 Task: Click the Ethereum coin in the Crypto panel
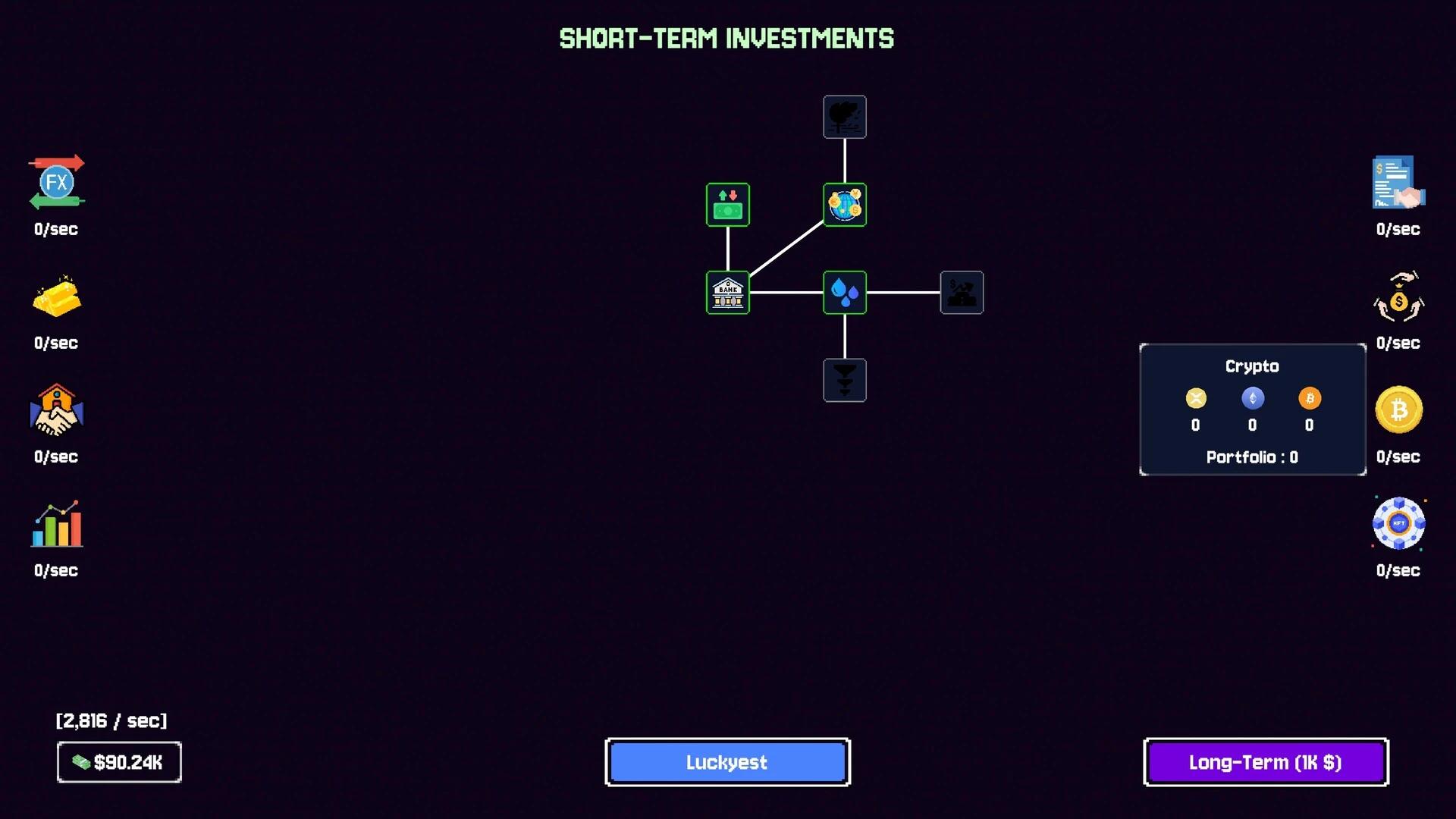pyautogui.click(x=1253, y=398)
